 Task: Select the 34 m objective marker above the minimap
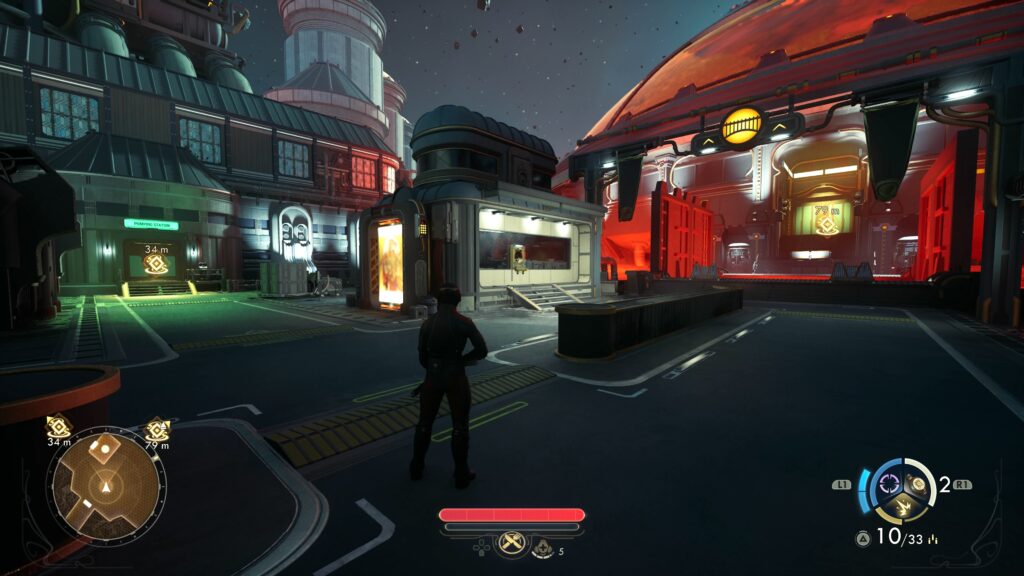coord(58,428)
